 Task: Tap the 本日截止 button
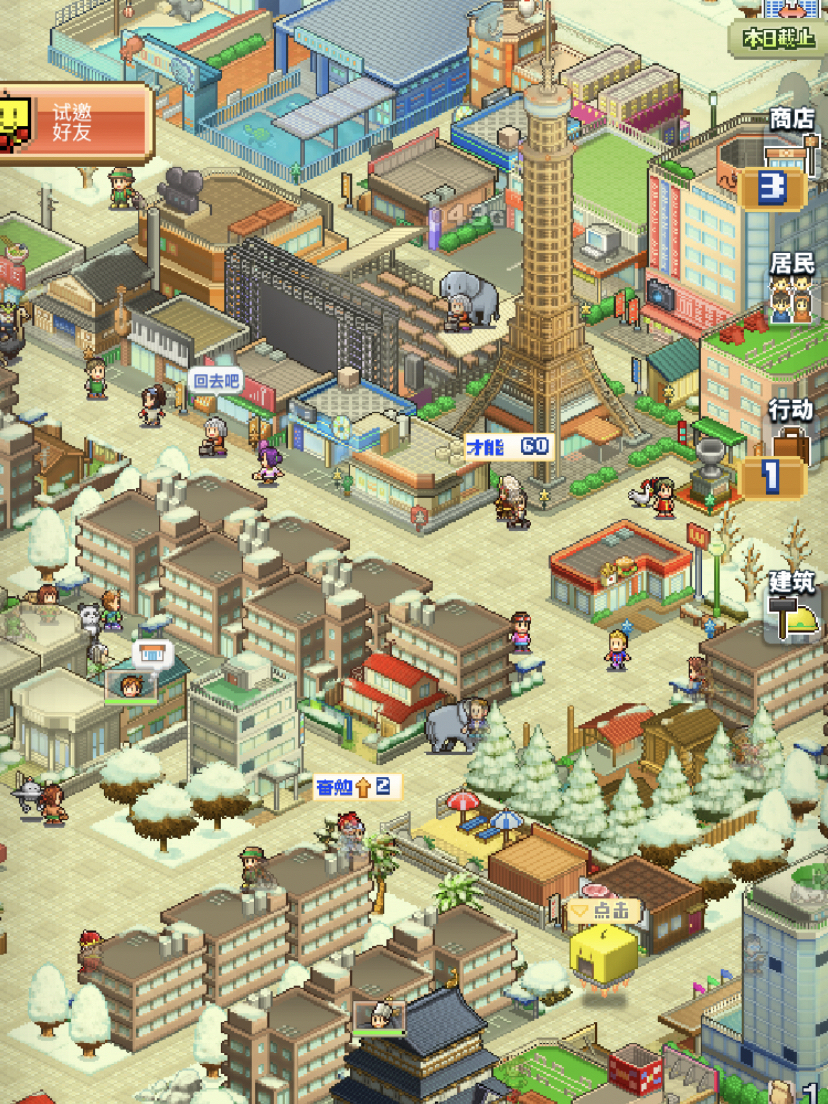pos(779,38)
